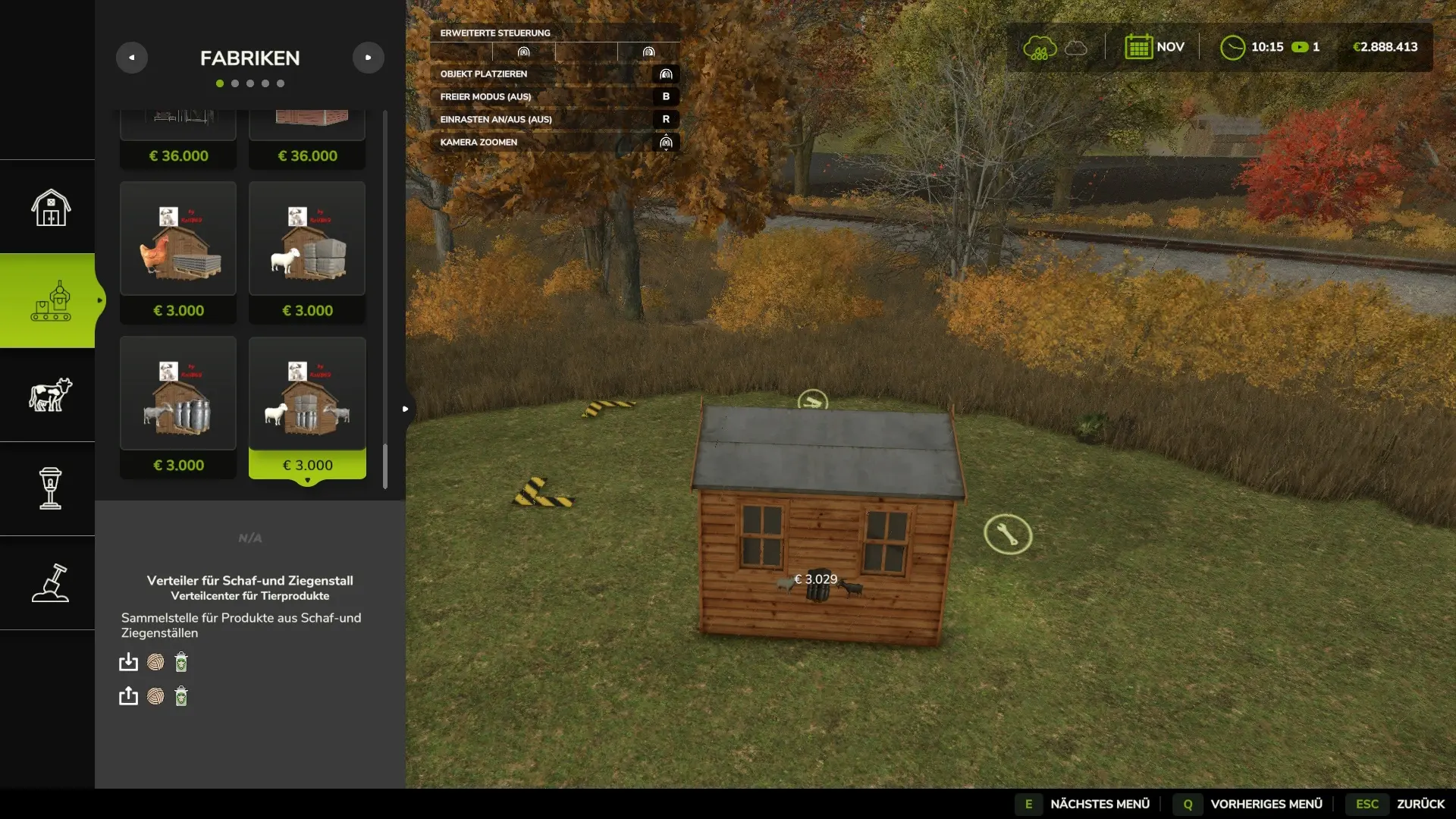Open the decoration category with lamp icon
Viewport: 1456px width, 819px height.
tap(50, 488)
